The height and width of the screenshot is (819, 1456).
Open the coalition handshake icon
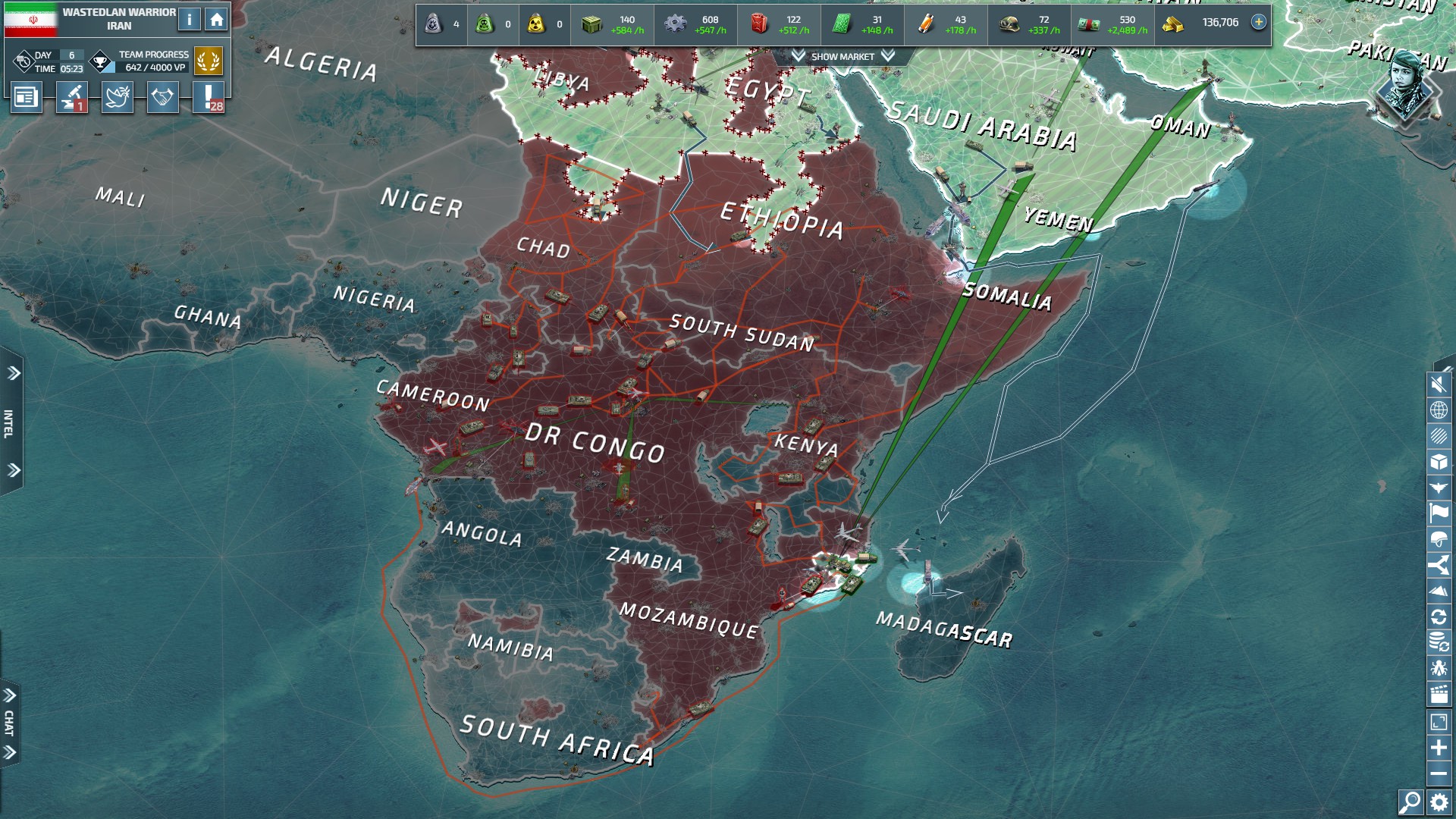tap(163, 97)
